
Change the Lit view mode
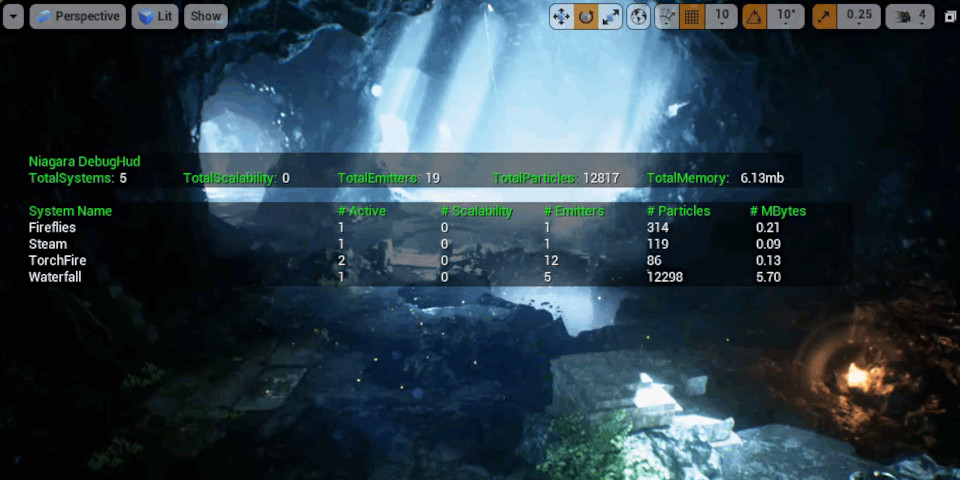(155, 16)
